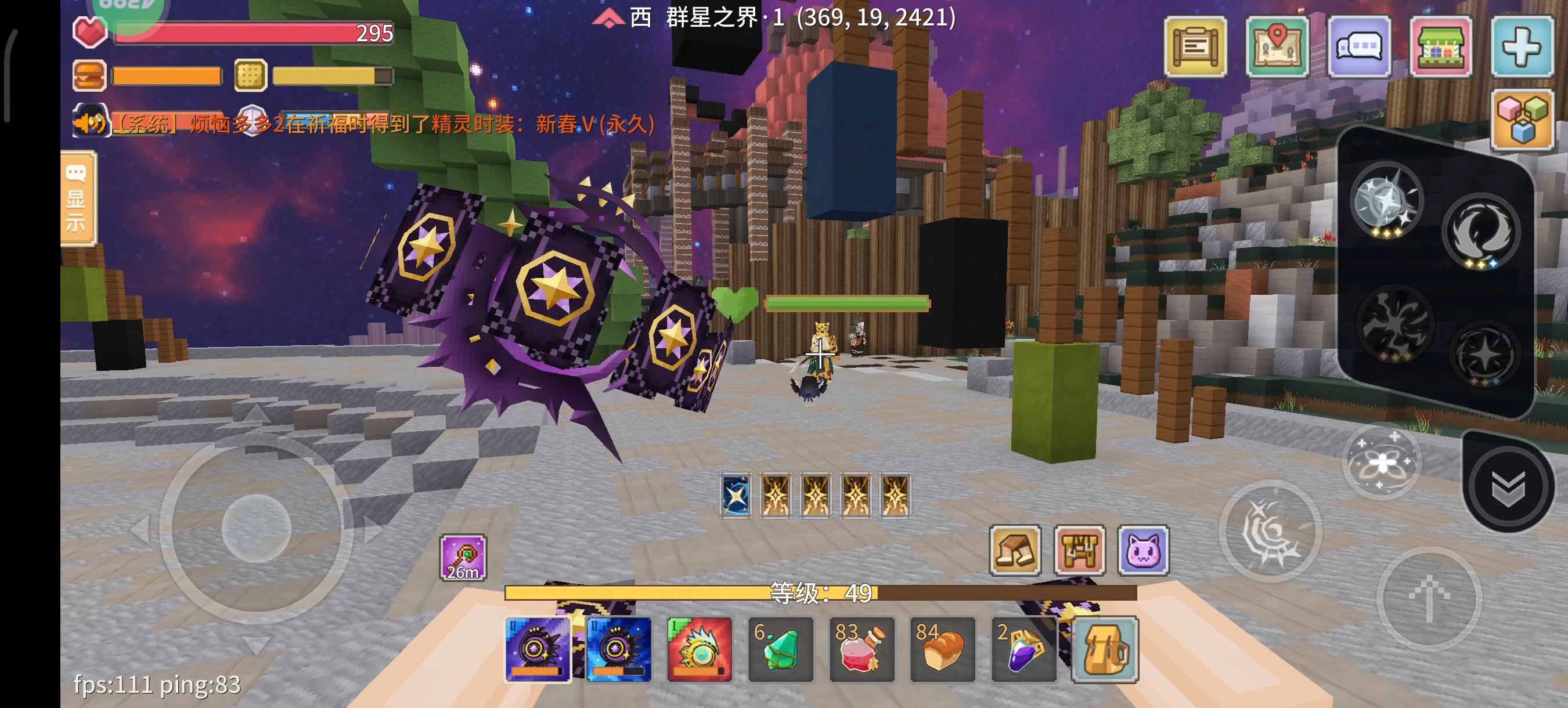Select the purple crystal hotbar slot

(1024, 649)
